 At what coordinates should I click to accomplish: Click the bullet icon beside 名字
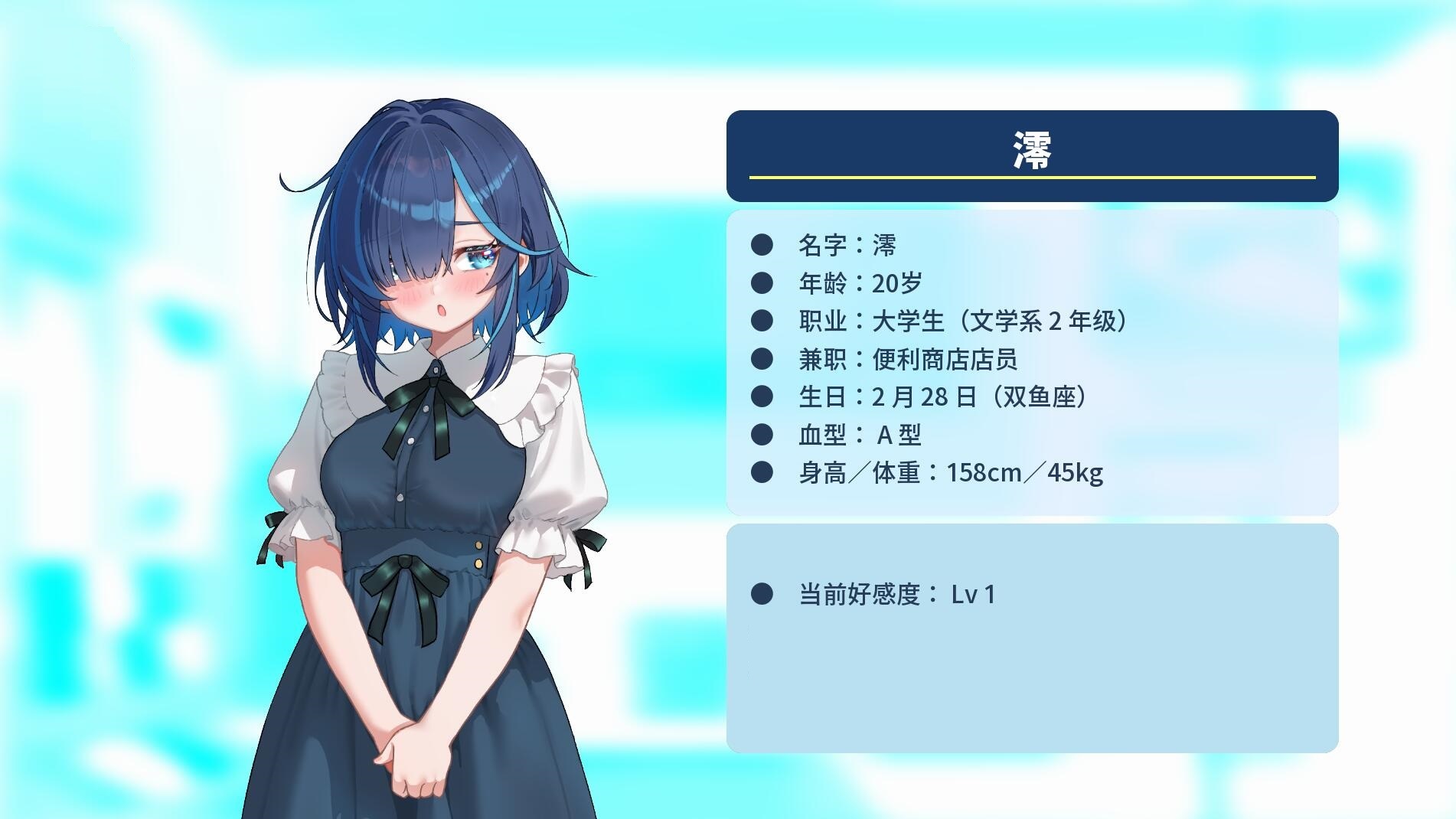(x=762, y=244)
